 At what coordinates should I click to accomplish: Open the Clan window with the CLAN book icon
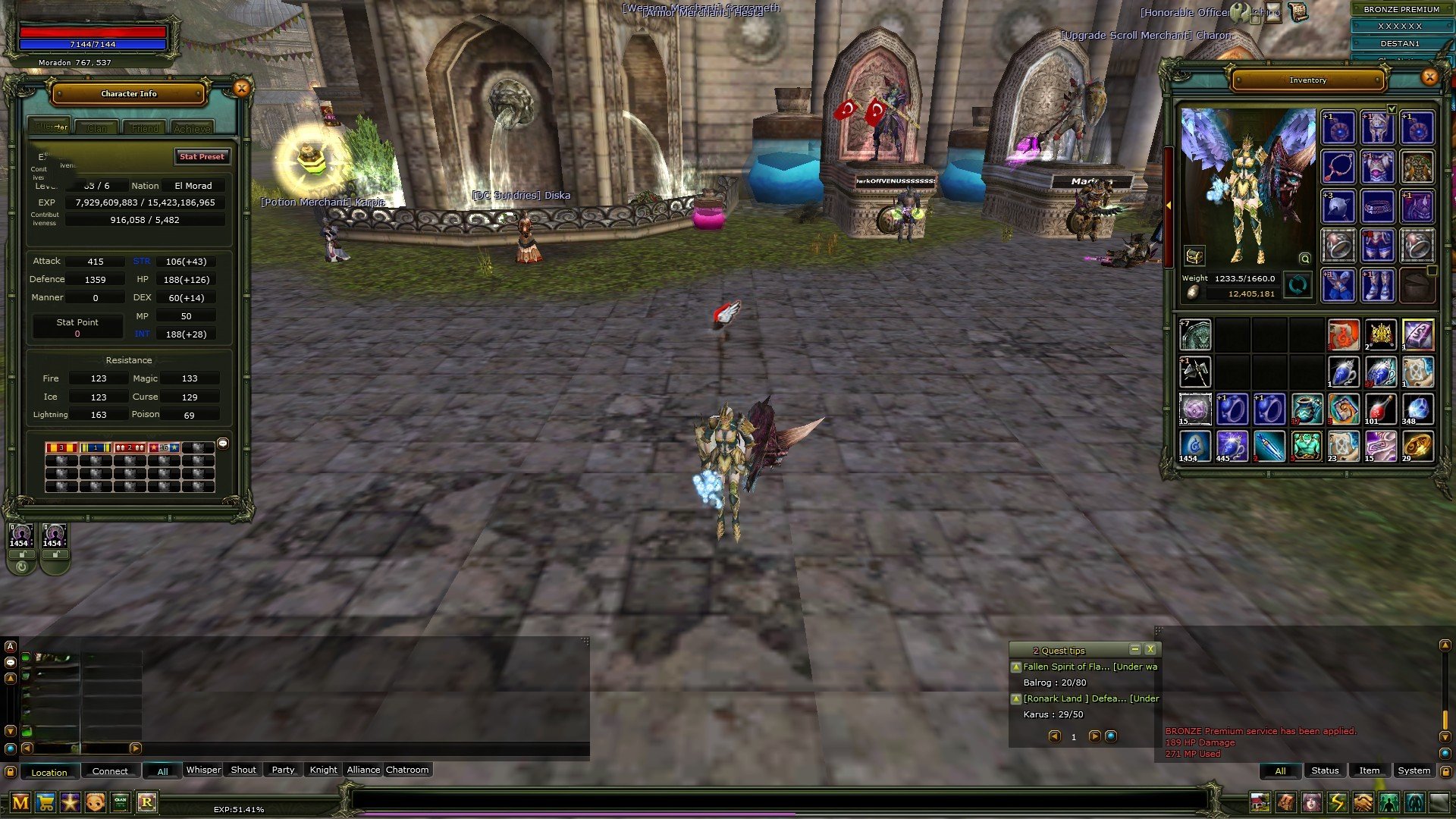[121, 802]
